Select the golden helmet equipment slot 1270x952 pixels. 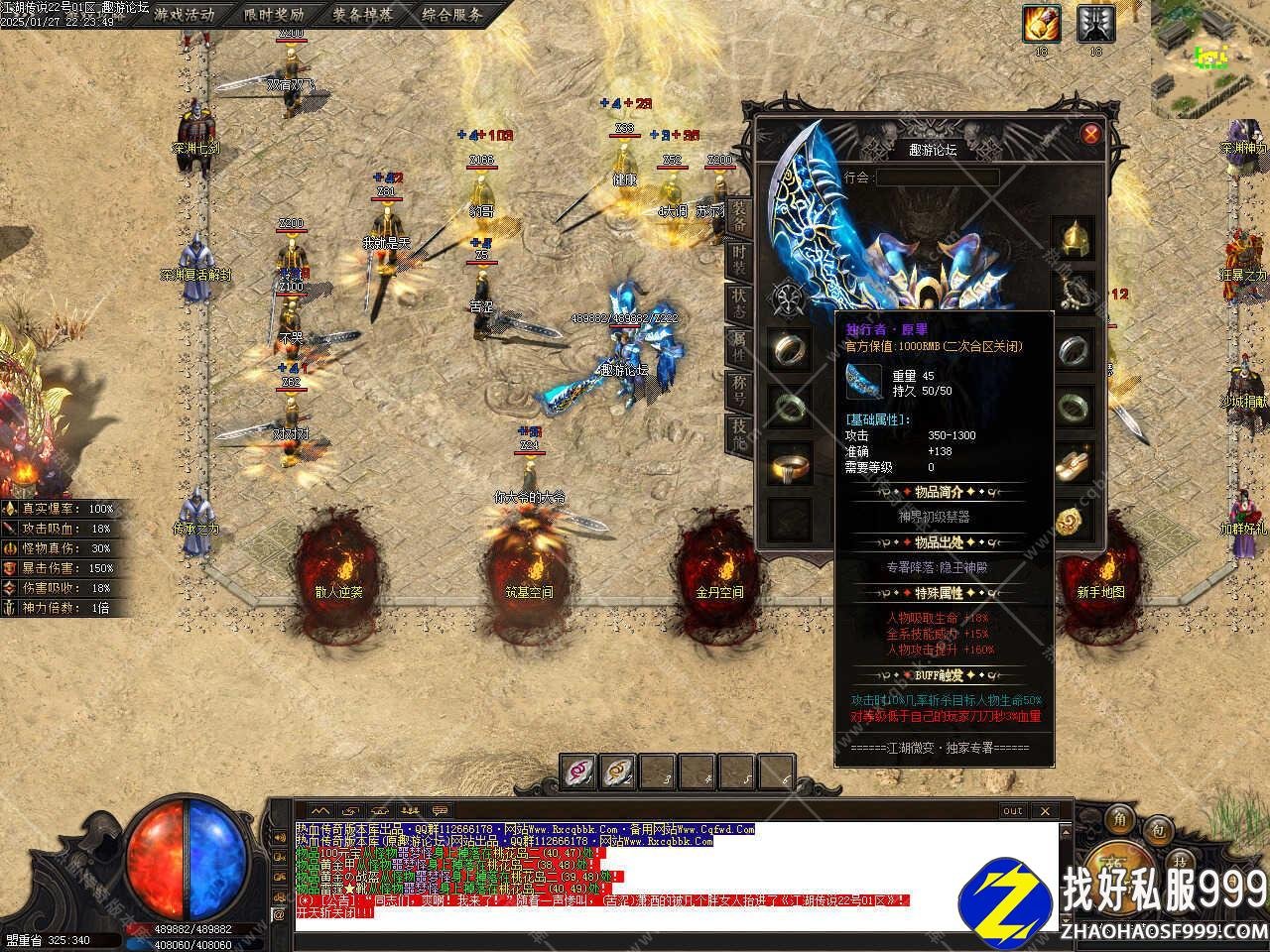pyautogui.click(x=1073, y=238)
